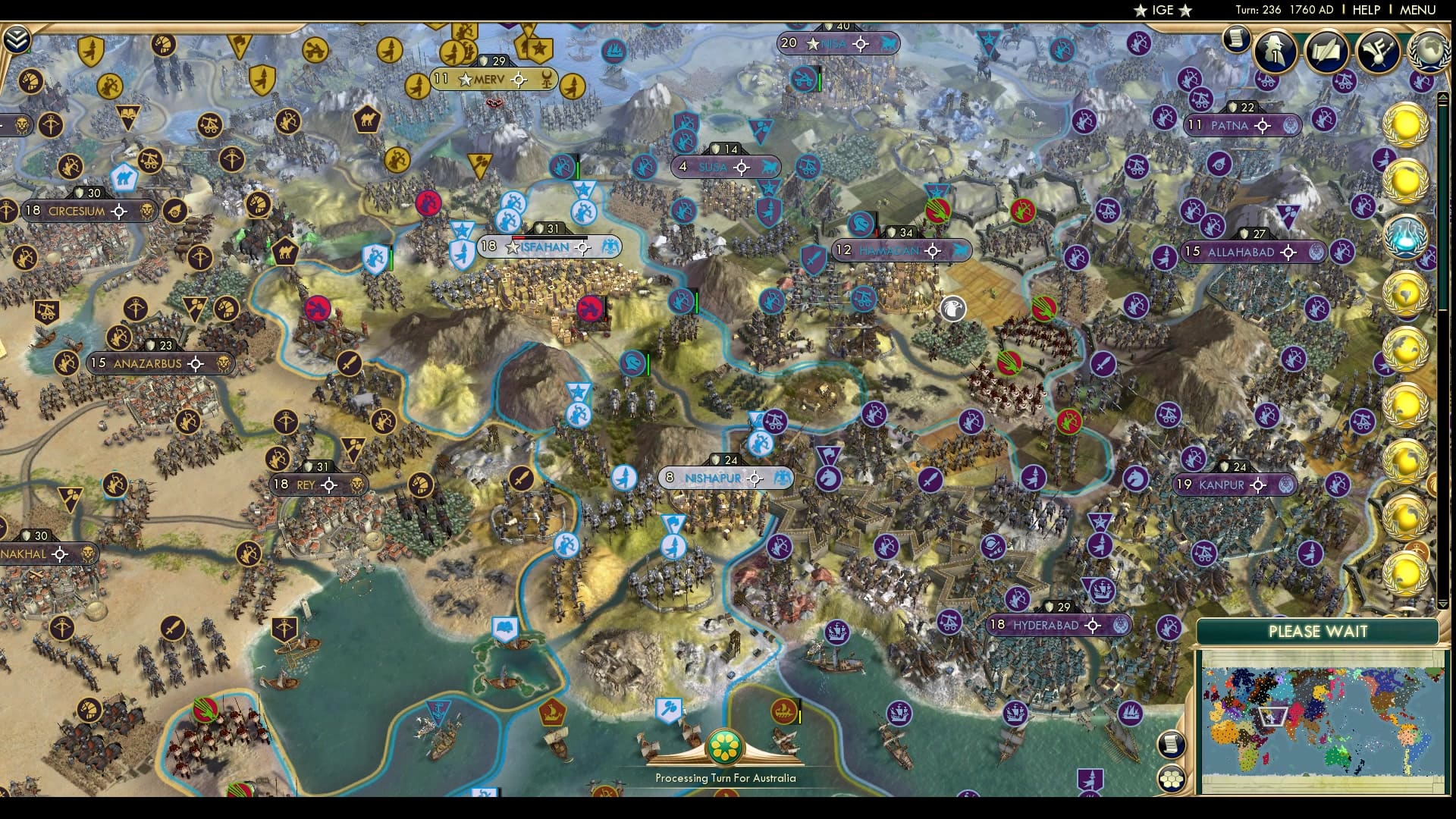Select the white eagle unit flag near Hamadan
This screenshot has width=1456, height=819.
[953, 309]
